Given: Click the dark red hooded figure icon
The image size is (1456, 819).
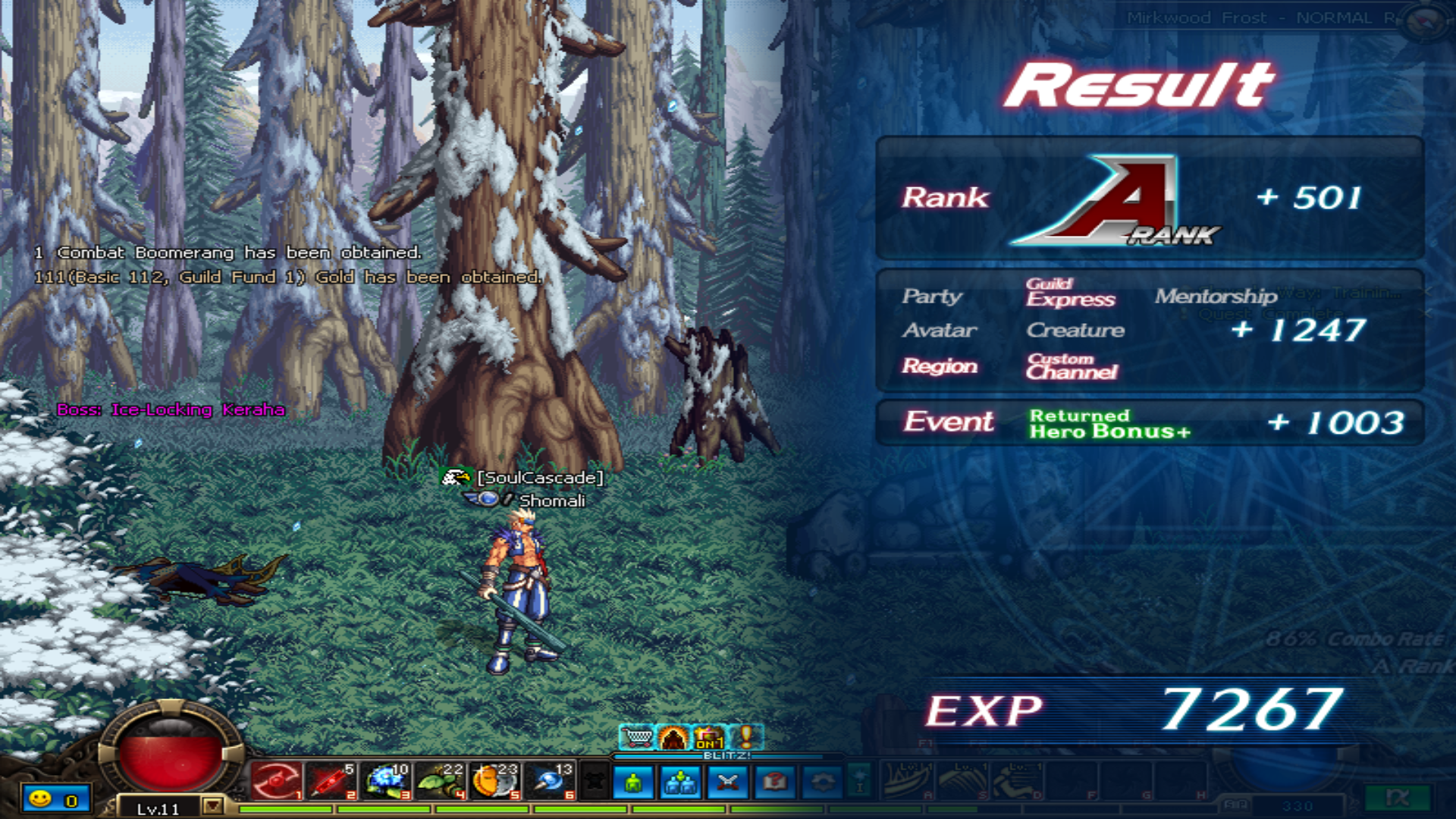Looking at the screenshot, I should coord(673,737).
